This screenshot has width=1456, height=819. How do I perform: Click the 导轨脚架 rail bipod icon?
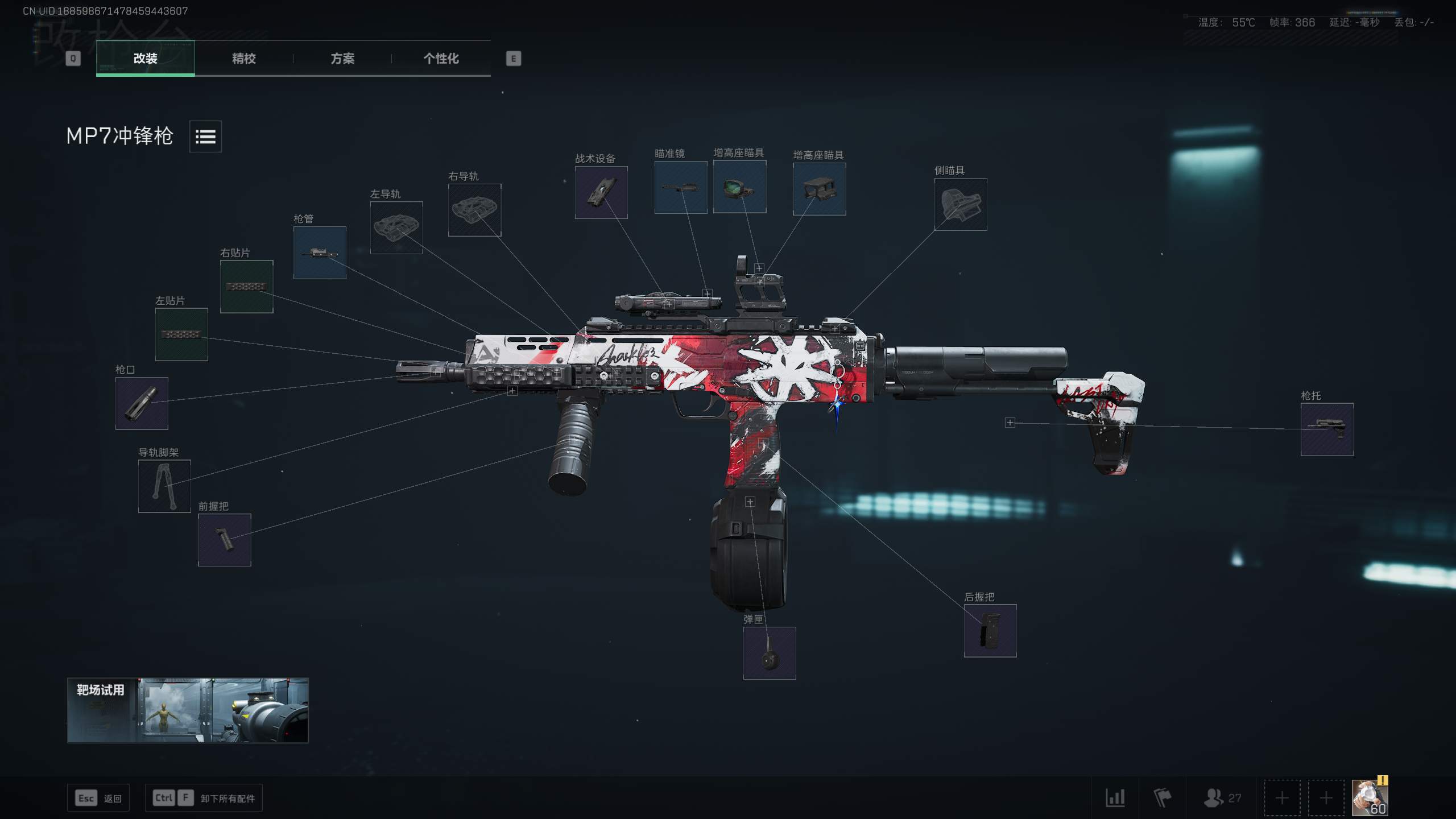tap(164, 486)
